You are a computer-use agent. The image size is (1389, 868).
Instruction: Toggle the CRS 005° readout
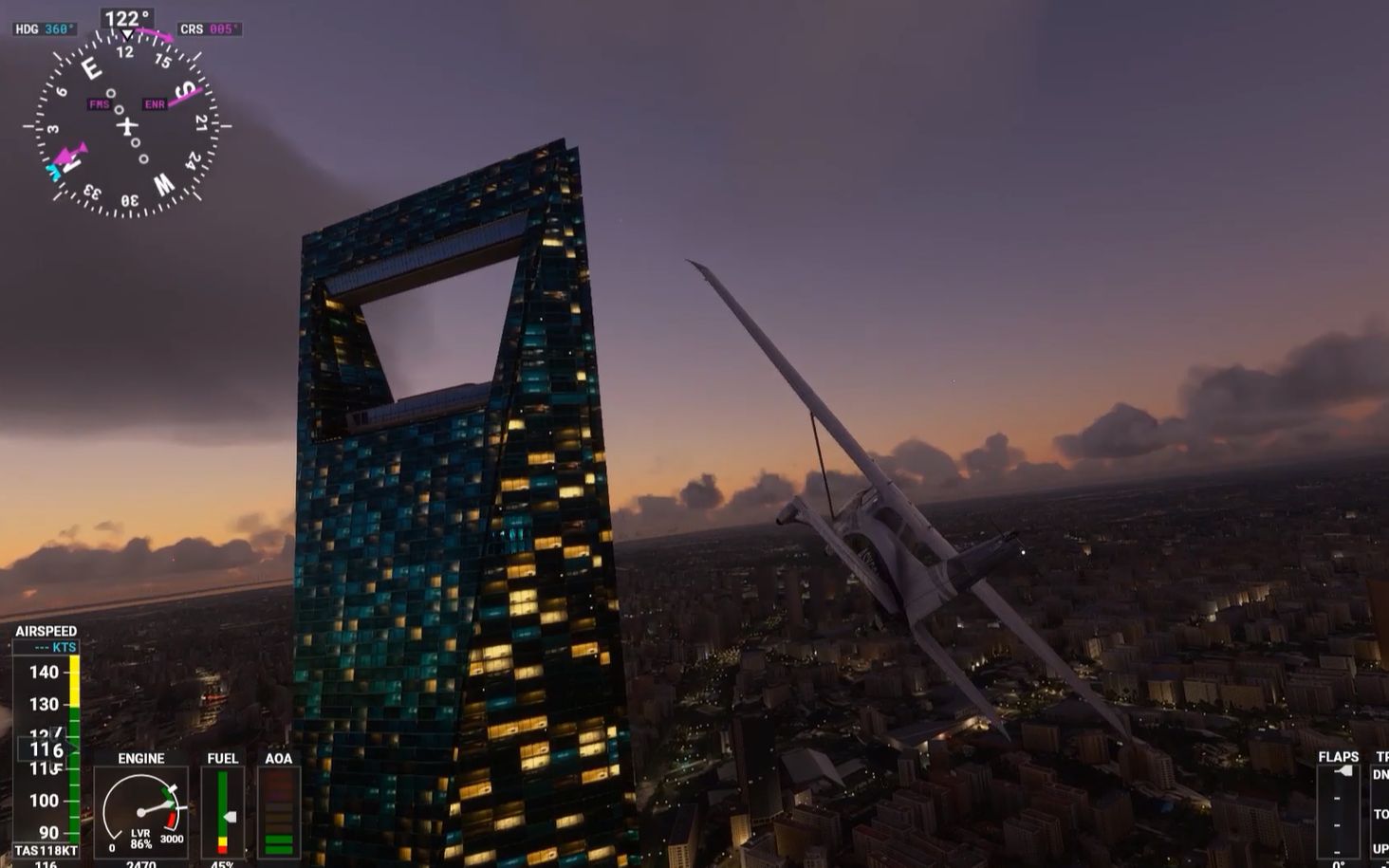click(208, 28)
